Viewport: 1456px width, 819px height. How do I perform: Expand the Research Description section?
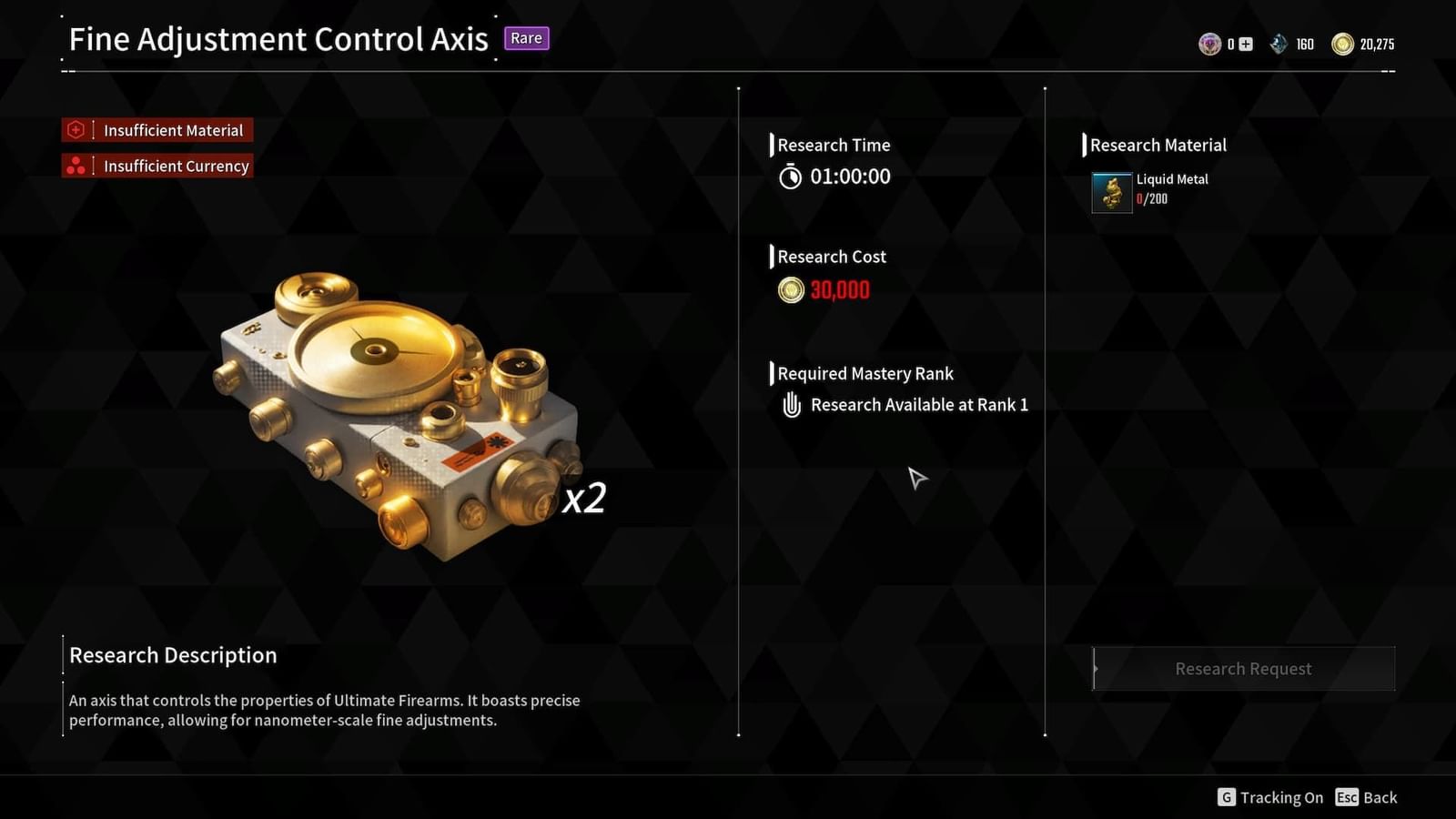point(172,655)
